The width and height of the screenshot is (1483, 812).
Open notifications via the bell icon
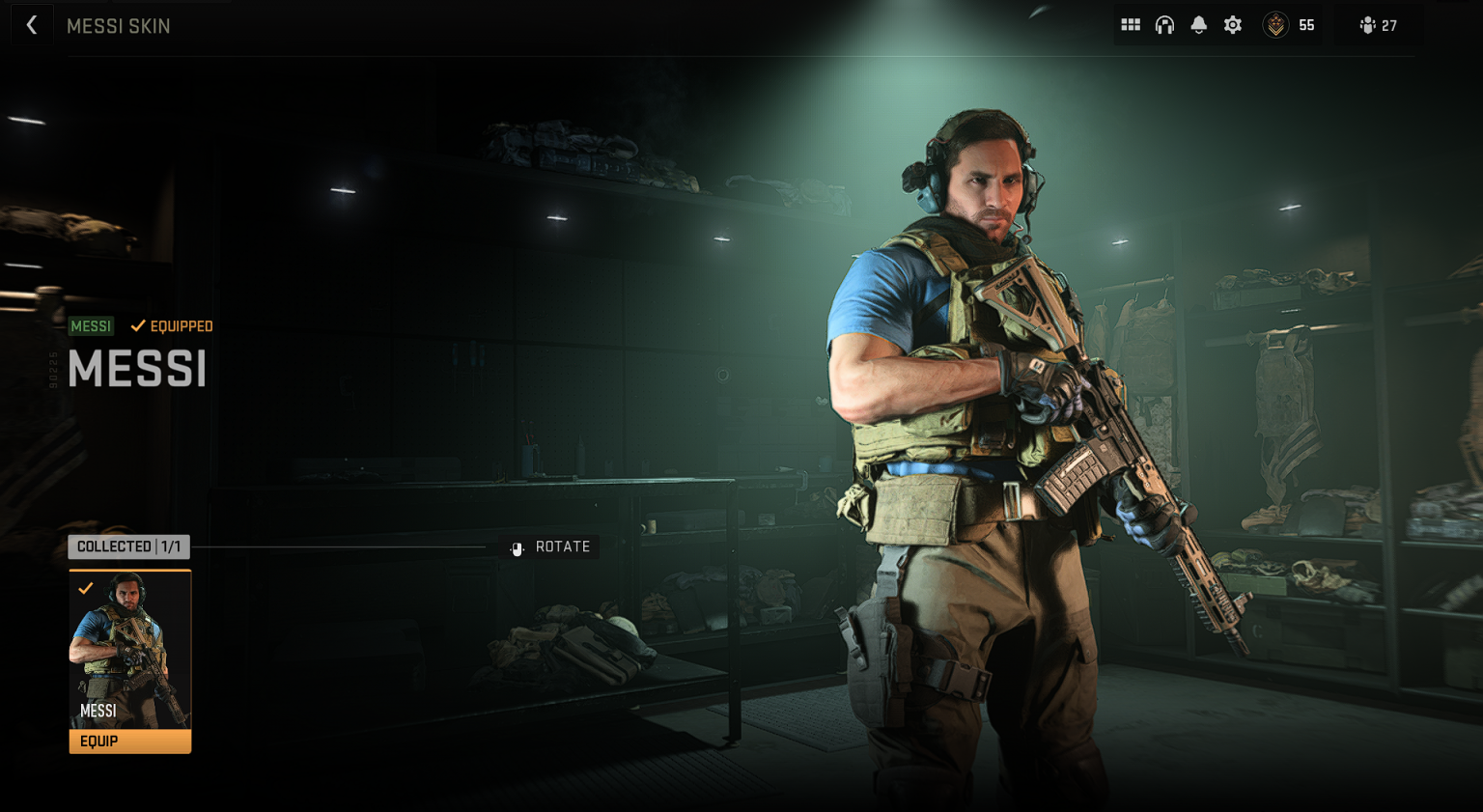pyautogui.click(x=1198, y=24)
